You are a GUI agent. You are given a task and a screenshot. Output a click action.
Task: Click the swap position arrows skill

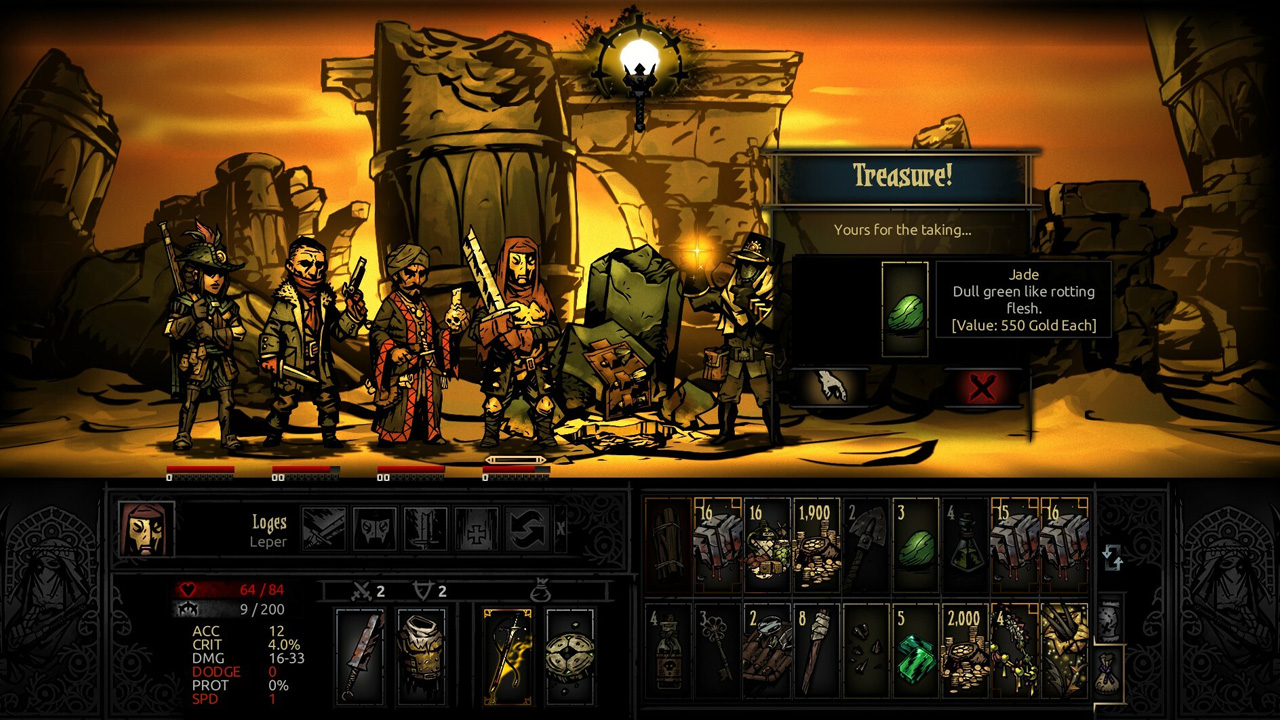(526, 528)
